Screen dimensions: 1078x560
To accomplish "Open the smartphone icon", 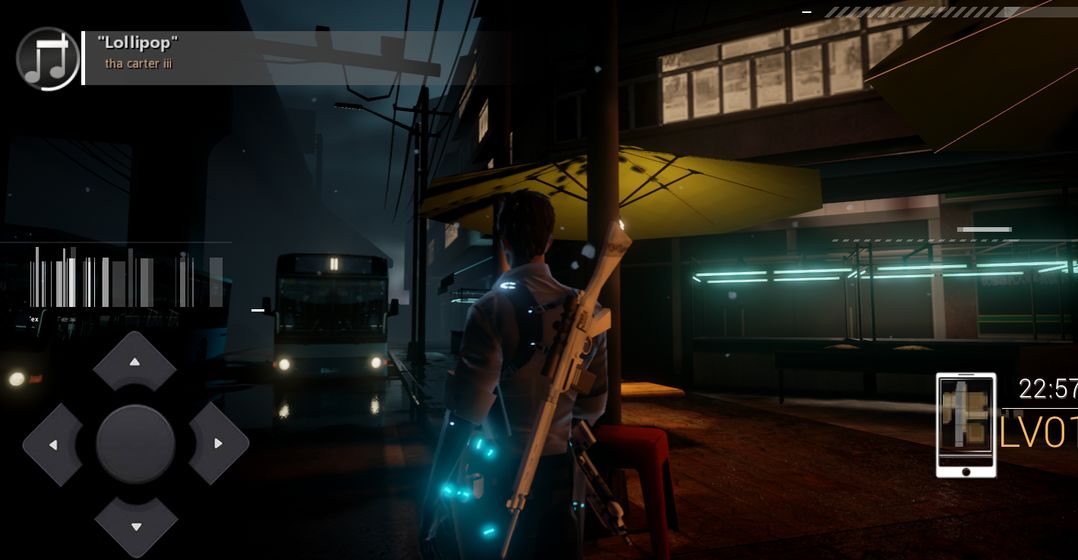I will pyautogui.click(x=966, y=424).
